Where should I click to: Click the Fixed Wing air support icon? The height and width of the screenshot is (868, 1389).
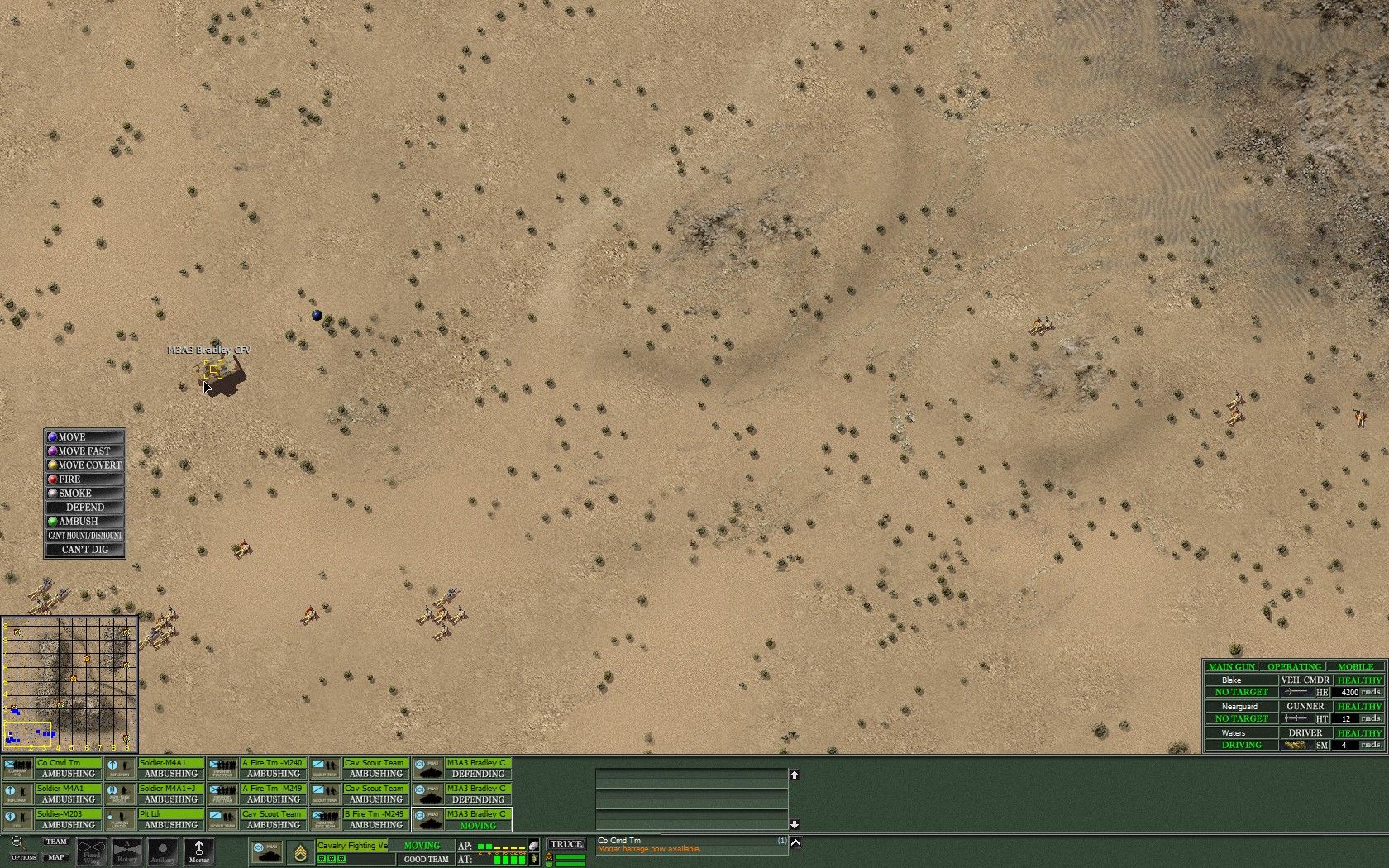[x=91, y=851]
